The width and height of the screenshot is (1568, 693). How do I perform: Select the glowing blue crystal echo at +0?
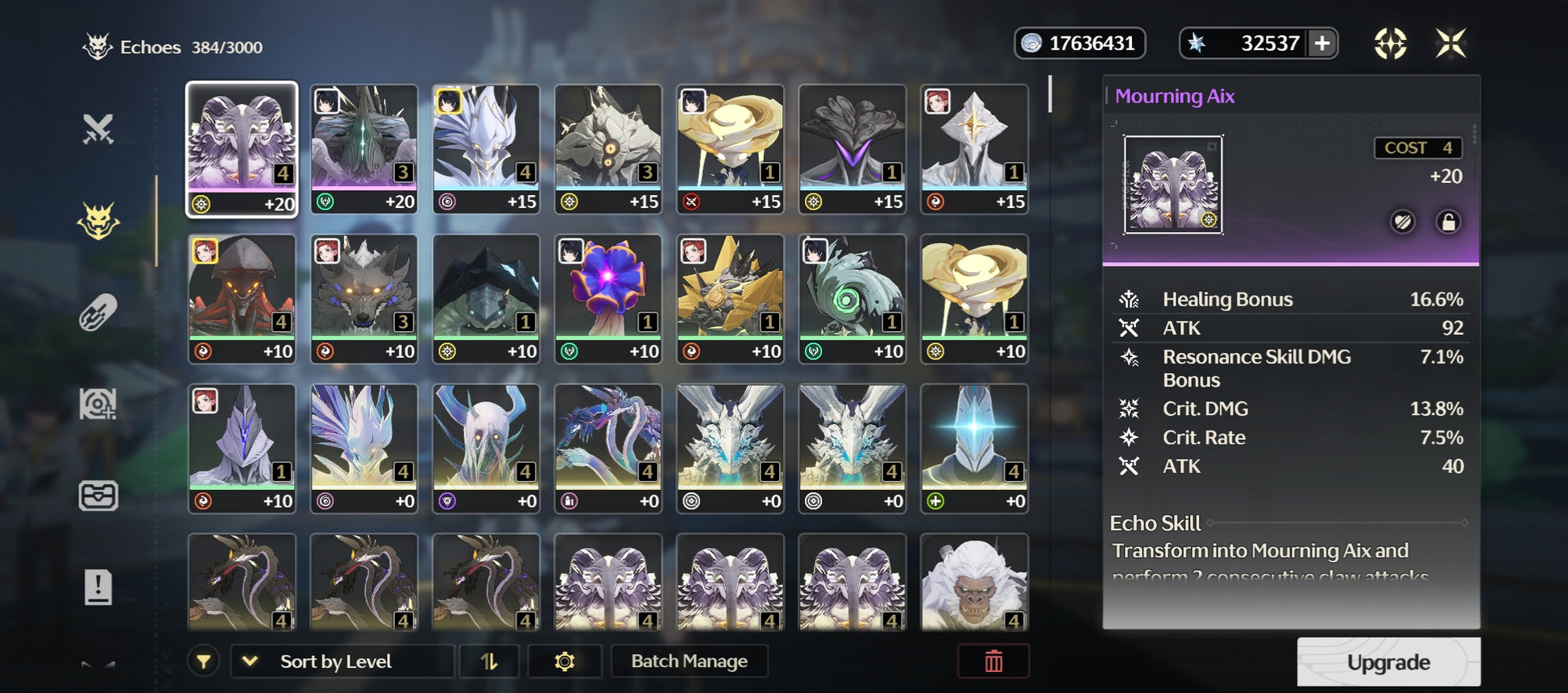(973, 447)
